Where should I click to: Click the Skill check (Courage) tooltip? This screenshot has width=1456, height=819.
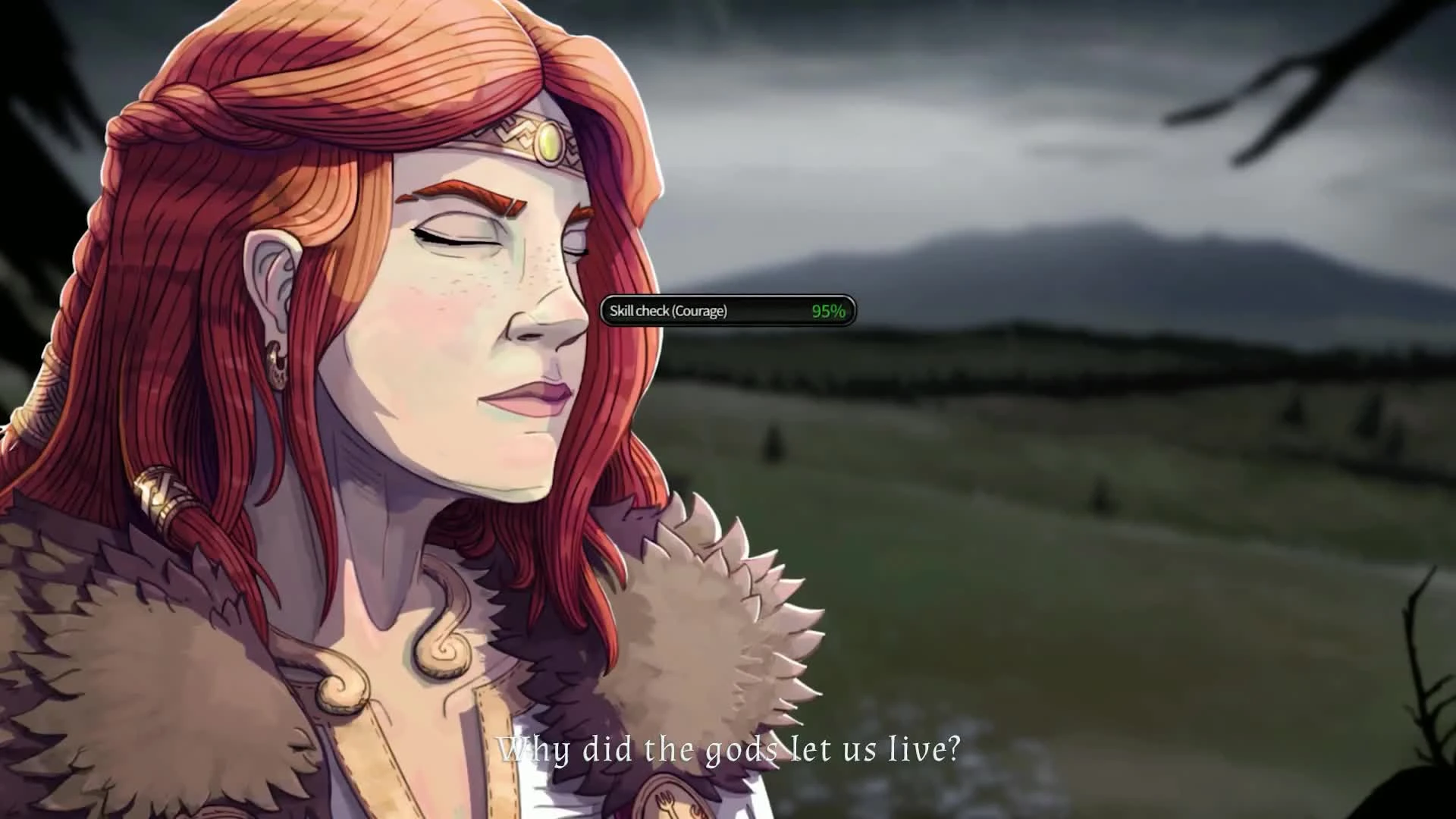coord(667,310)
